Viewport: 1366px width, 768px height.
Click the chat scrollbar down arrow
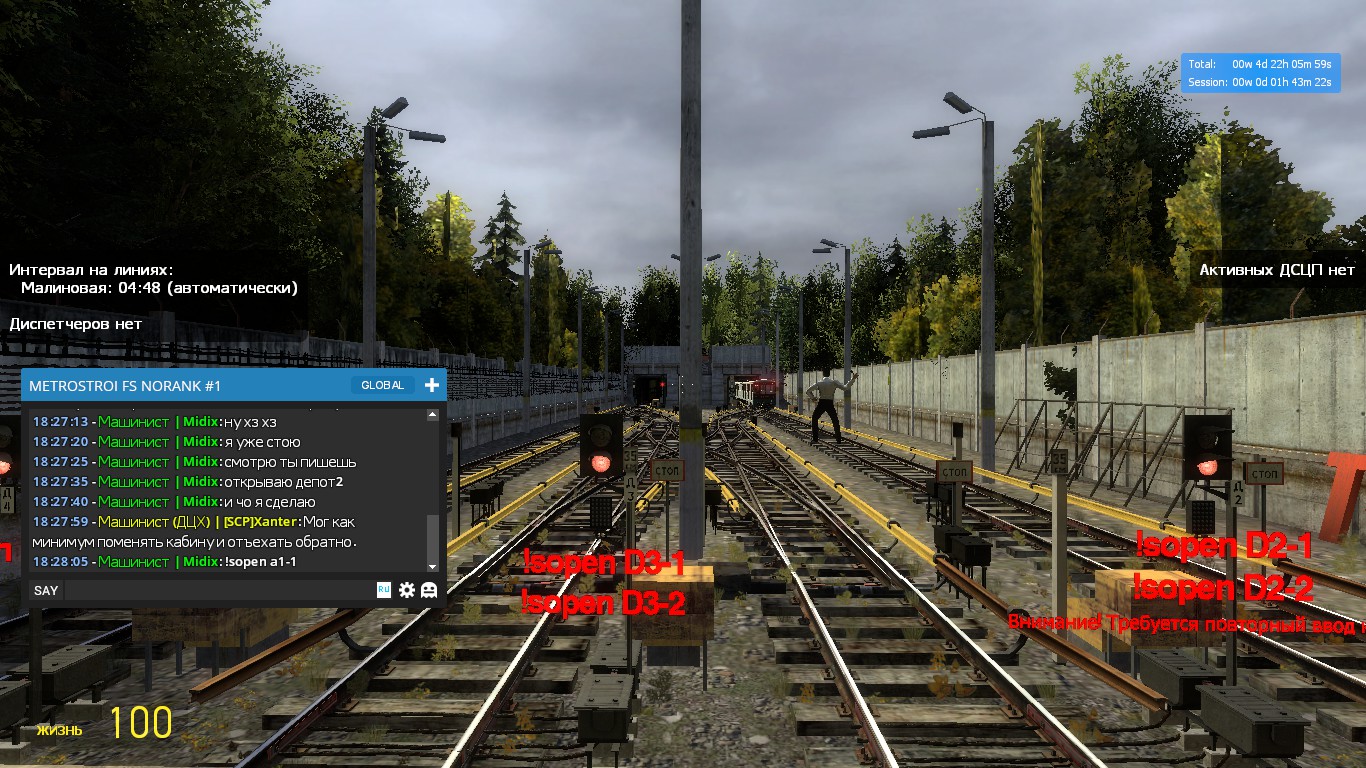tap(433, 567)
